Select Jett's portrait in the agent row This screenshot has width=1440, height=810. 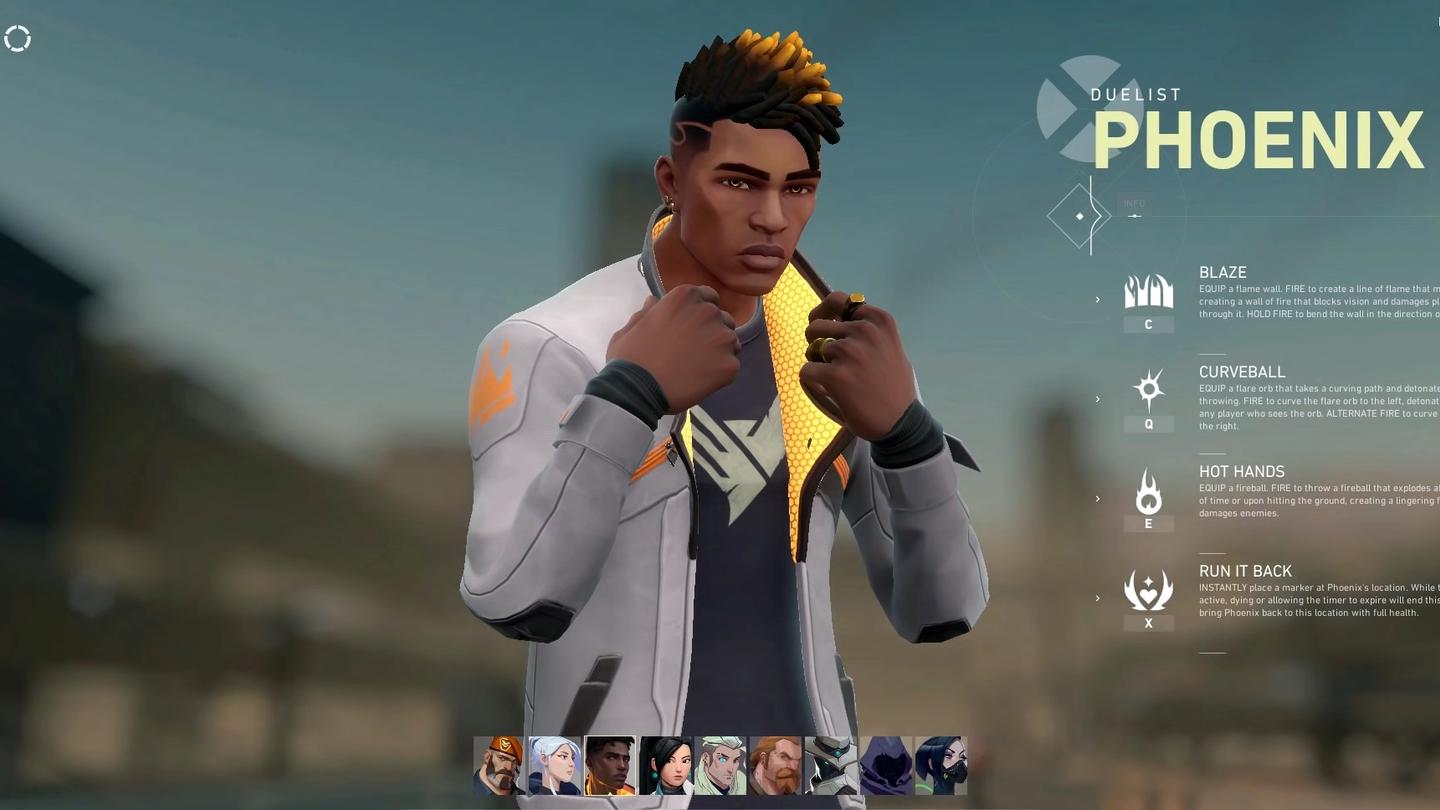coord(555,765)
